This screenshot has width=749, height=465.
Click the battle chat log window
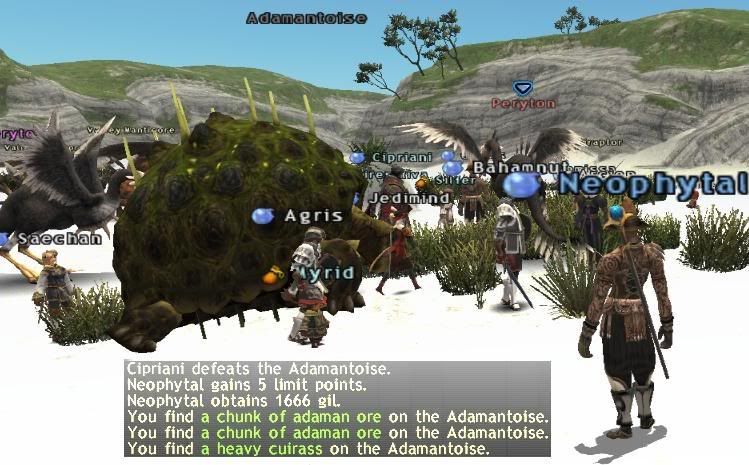tap(337, 409)
